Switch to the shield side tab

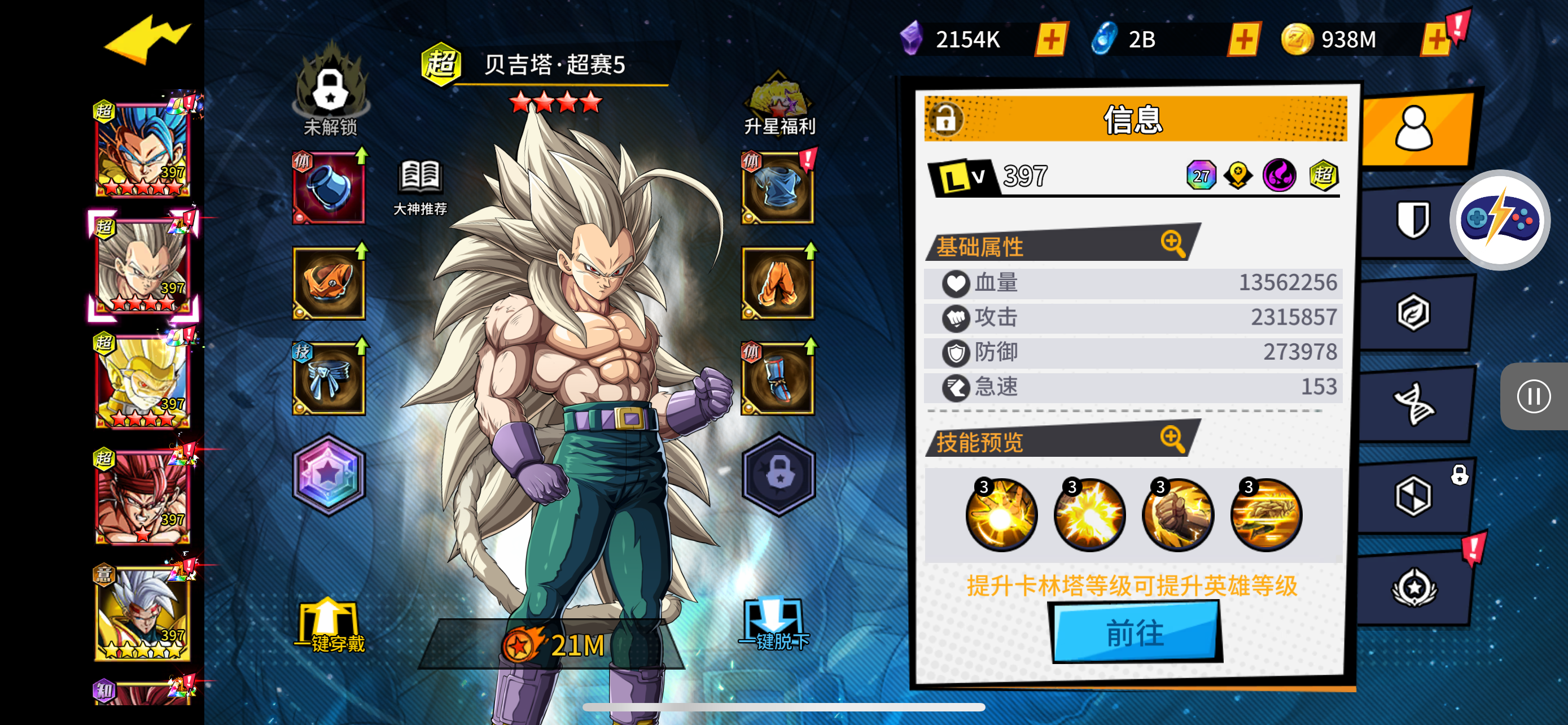[x=1413, y=220]
